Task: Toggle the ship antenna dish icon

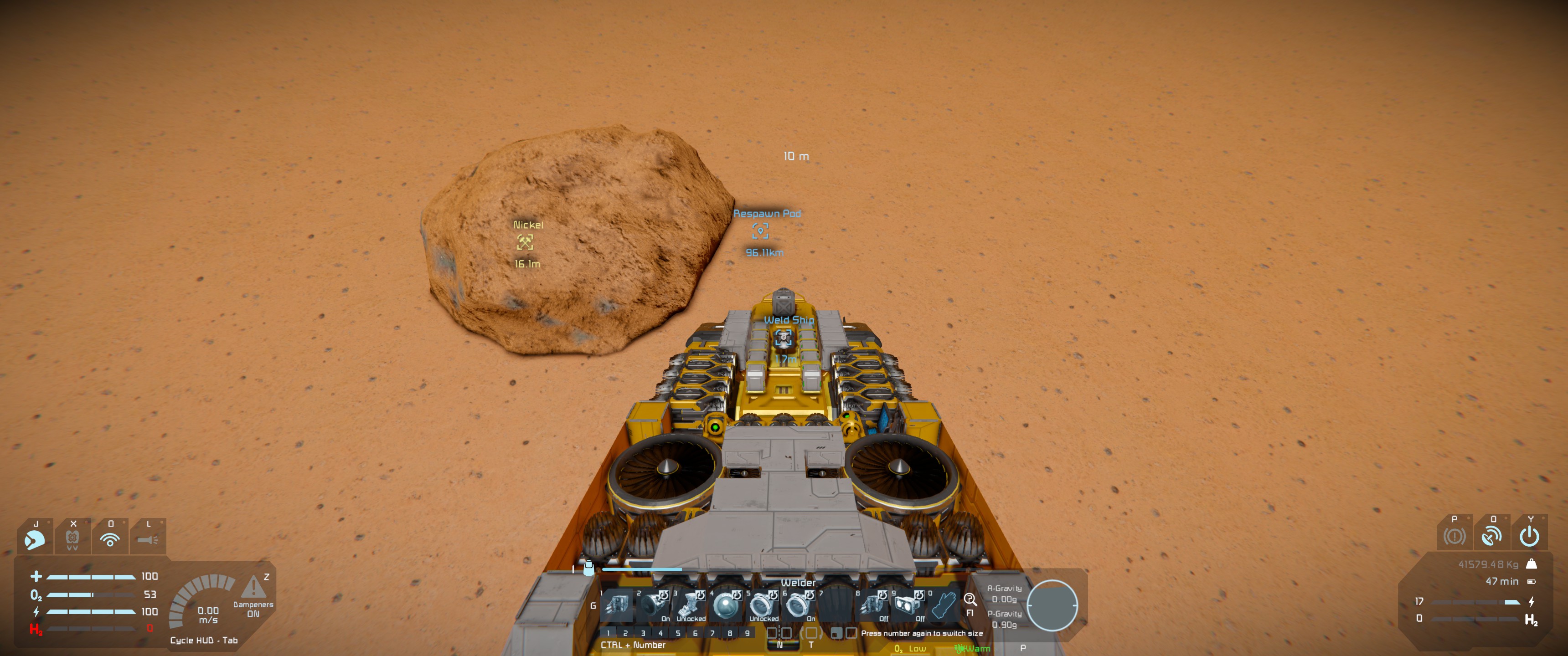Action: [1492, 536]
